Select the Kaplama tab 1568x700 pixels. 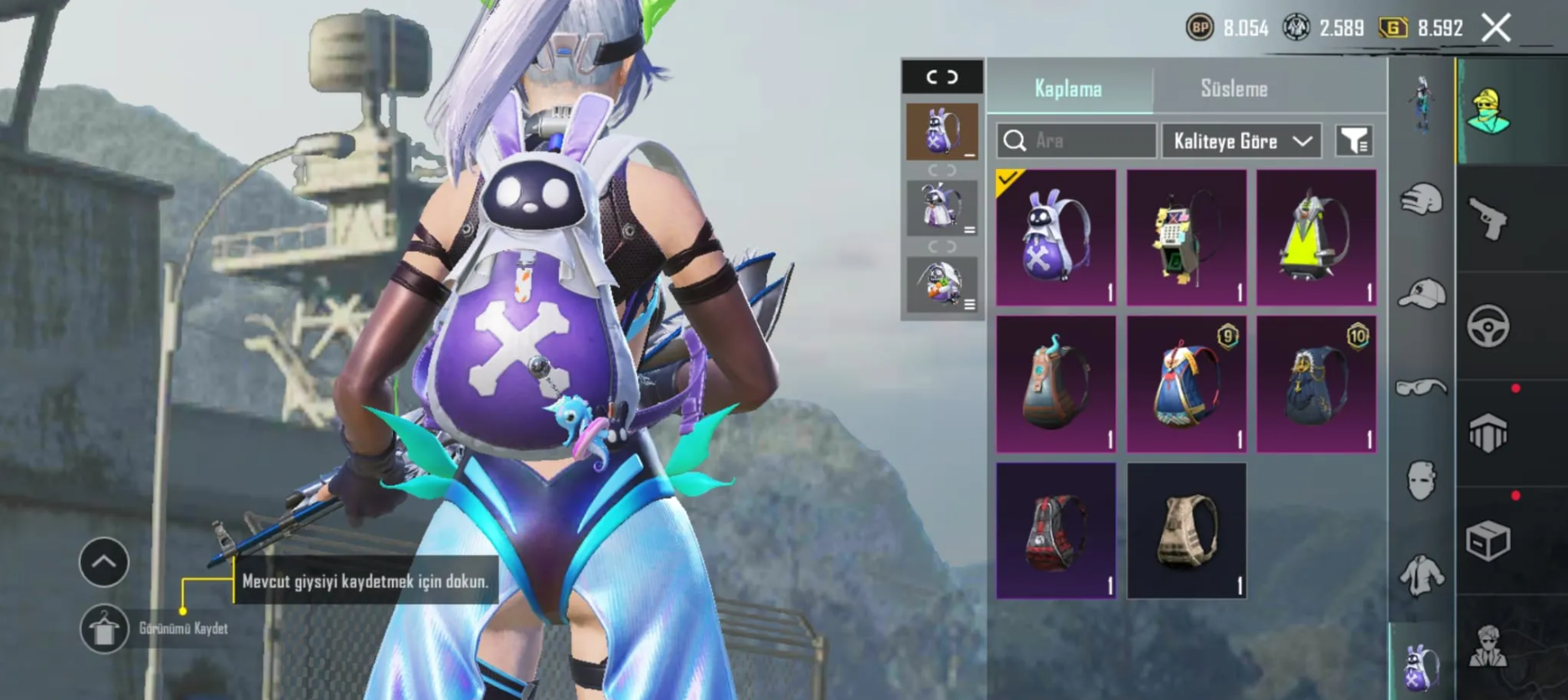[x=1069, y=89]
